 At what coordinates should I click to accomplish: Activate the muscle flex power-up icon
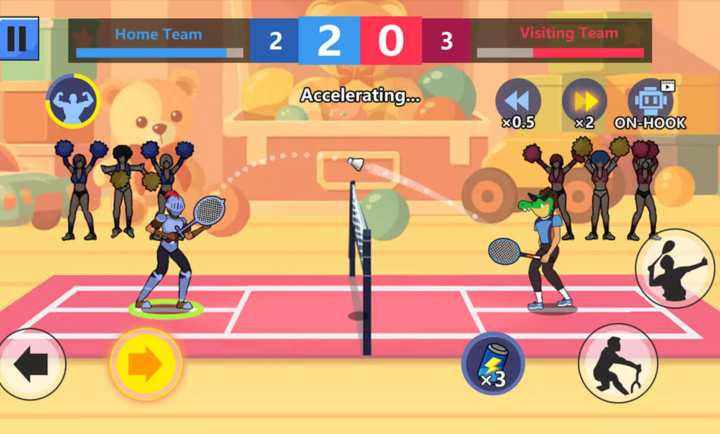(71, 100)
